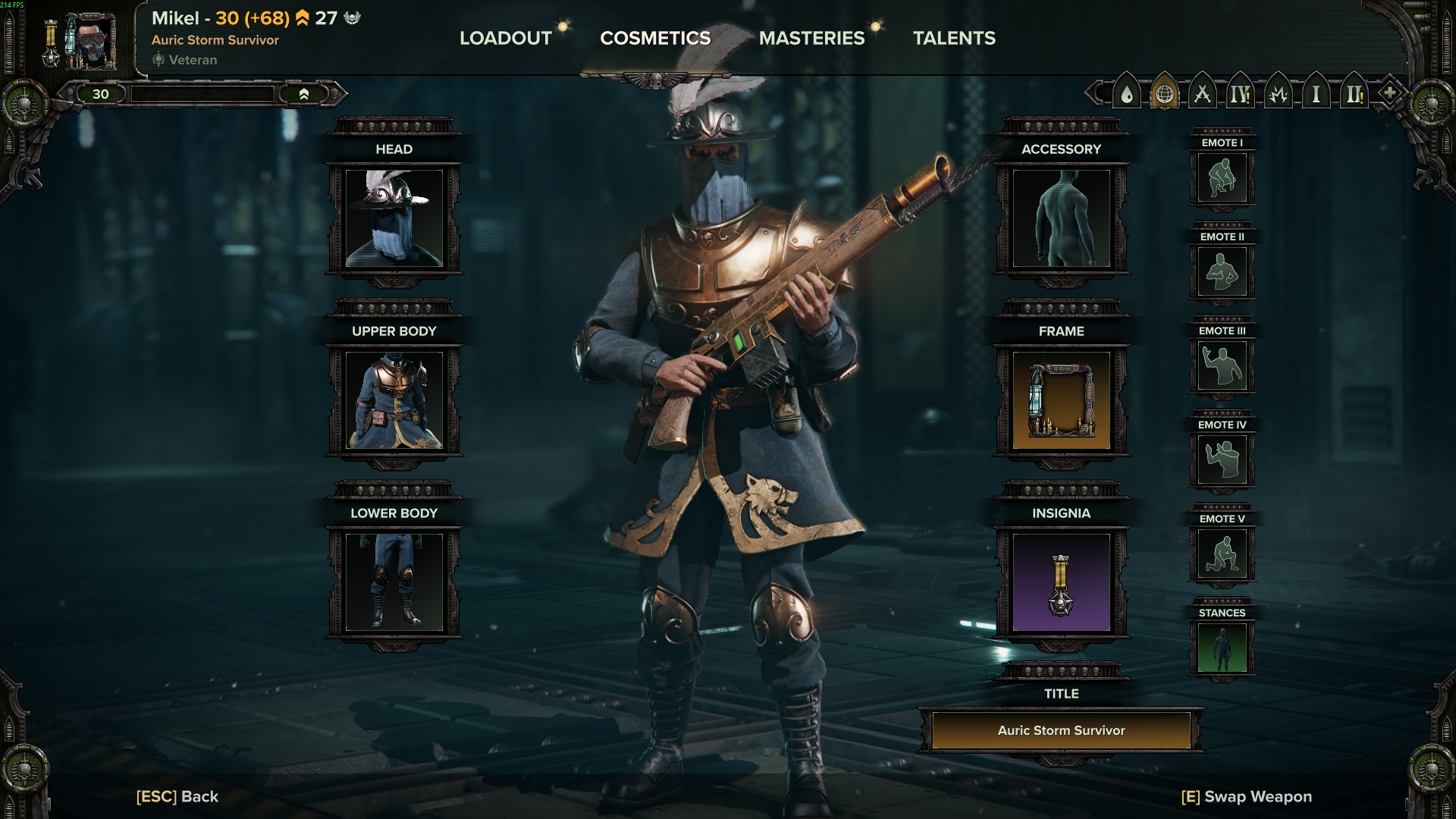The width and height of the screenshot is (1456, 819).
Task: Go to the Talents tab
Action: 954,38
